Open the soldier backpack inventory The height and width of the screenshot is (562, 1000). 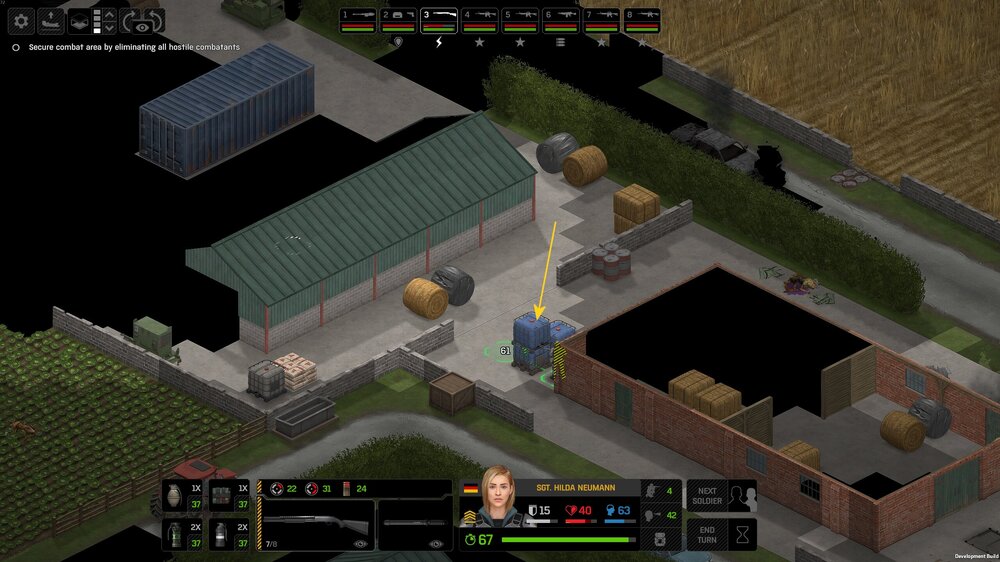(659, 538)
